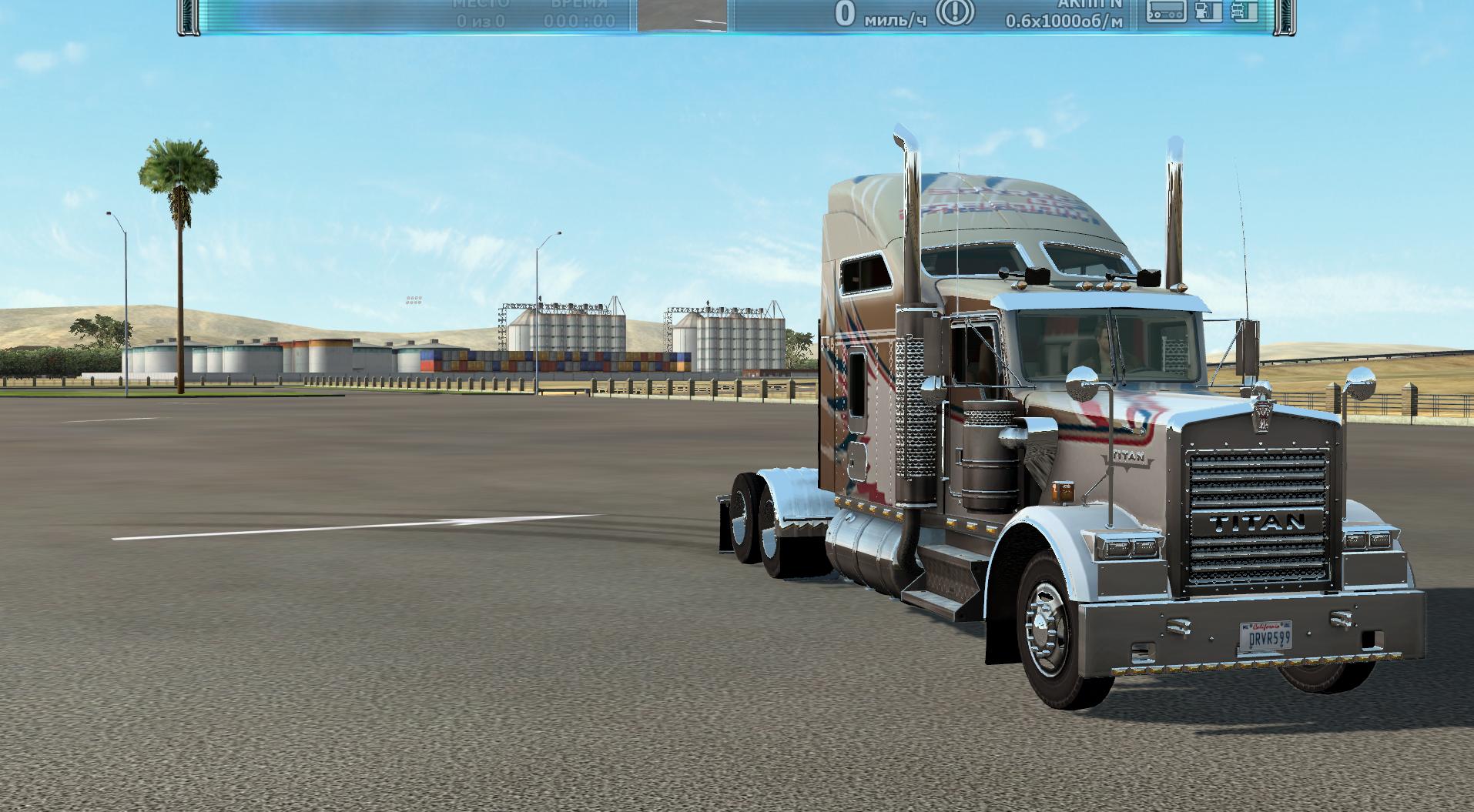Click the rear-view mirror minimap panel
This screenshot has height=812, width=1474.
click(682, 15)
